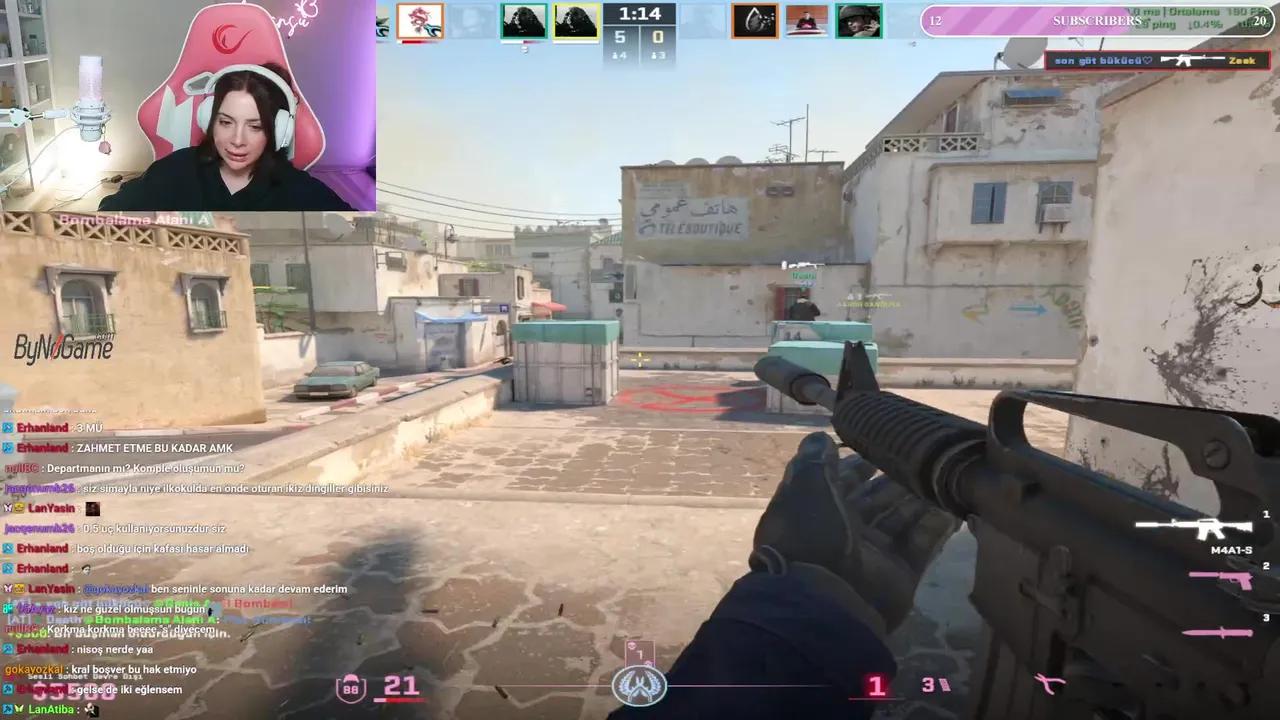Viewport: 1280px width, 720px height.
Task: Click the armor shield icon next to health
Action: tap(351, 687)
